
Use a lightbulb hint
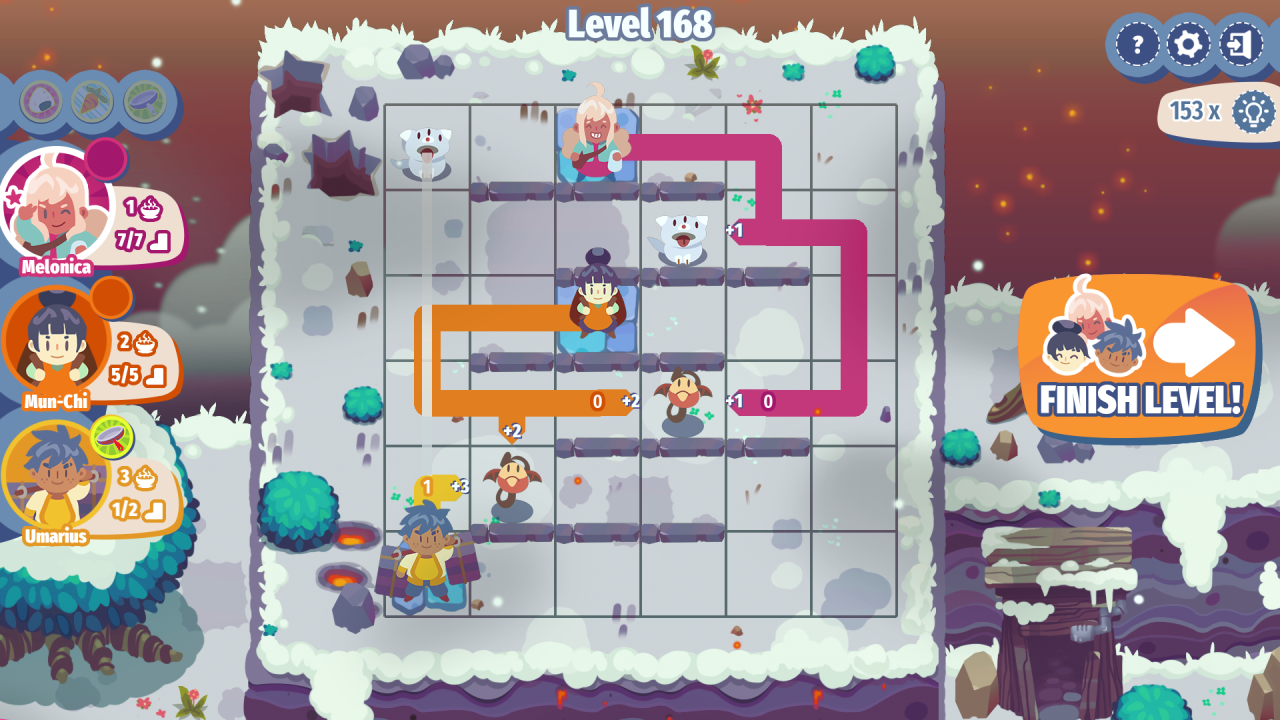click(1252, 111)
